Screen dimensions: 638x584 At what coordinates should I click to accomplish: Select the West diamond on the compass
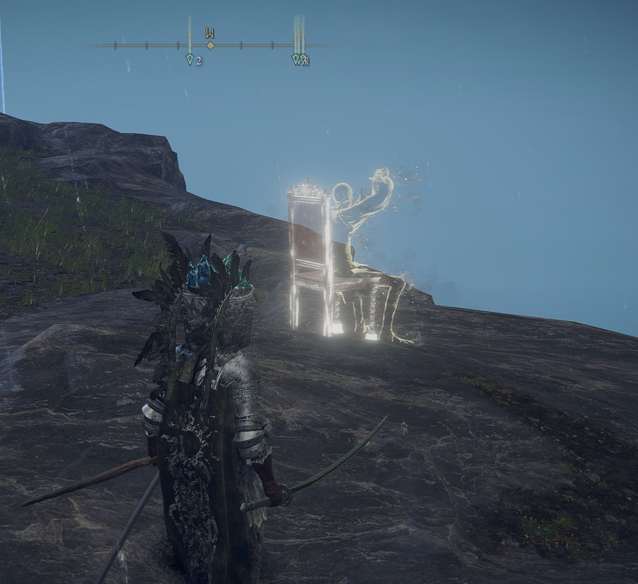coord(210,45)
